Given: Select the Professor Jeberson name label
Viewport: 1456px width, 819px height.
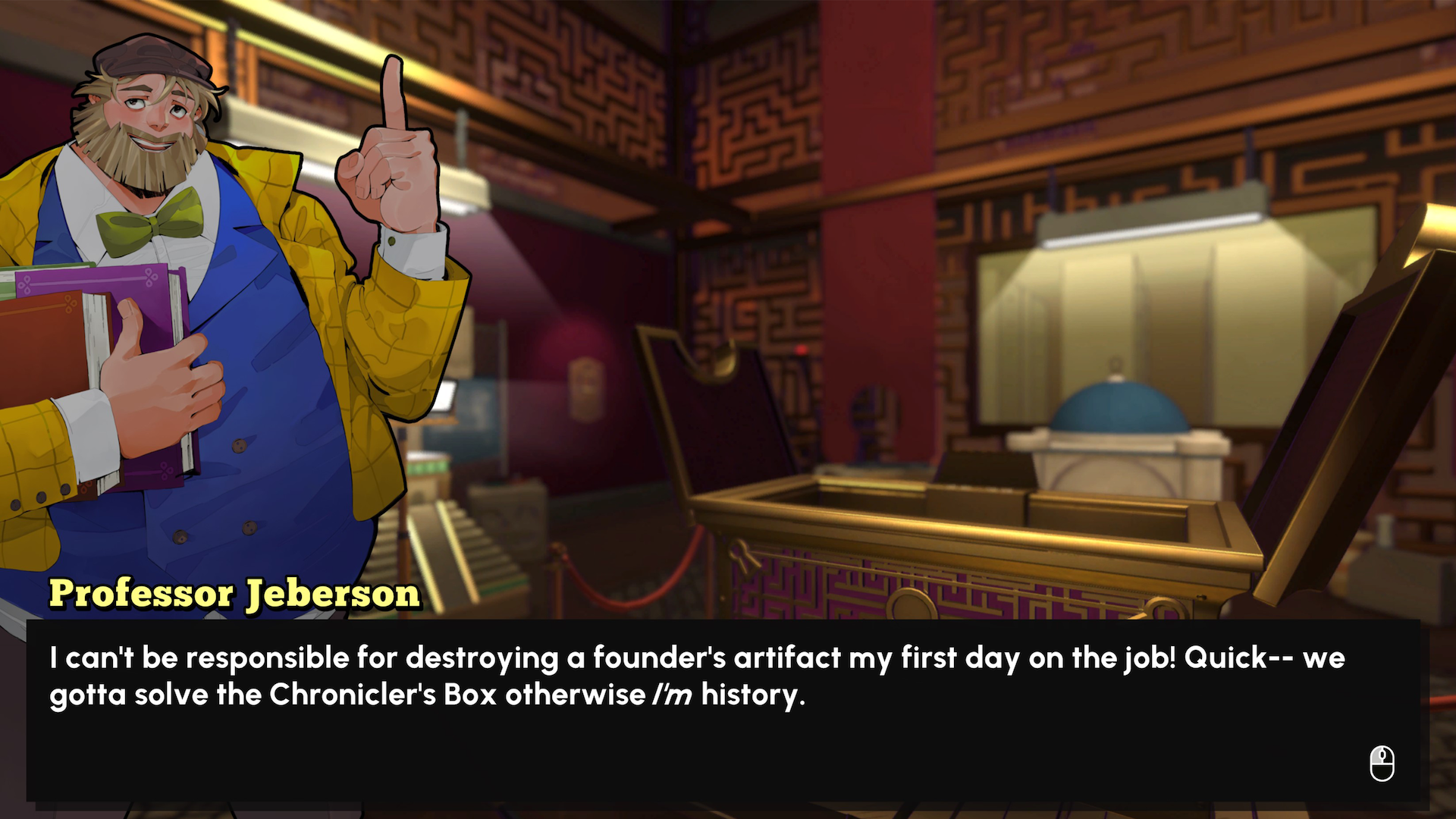Looking at the screenshot, I should (x=234, y=594).
